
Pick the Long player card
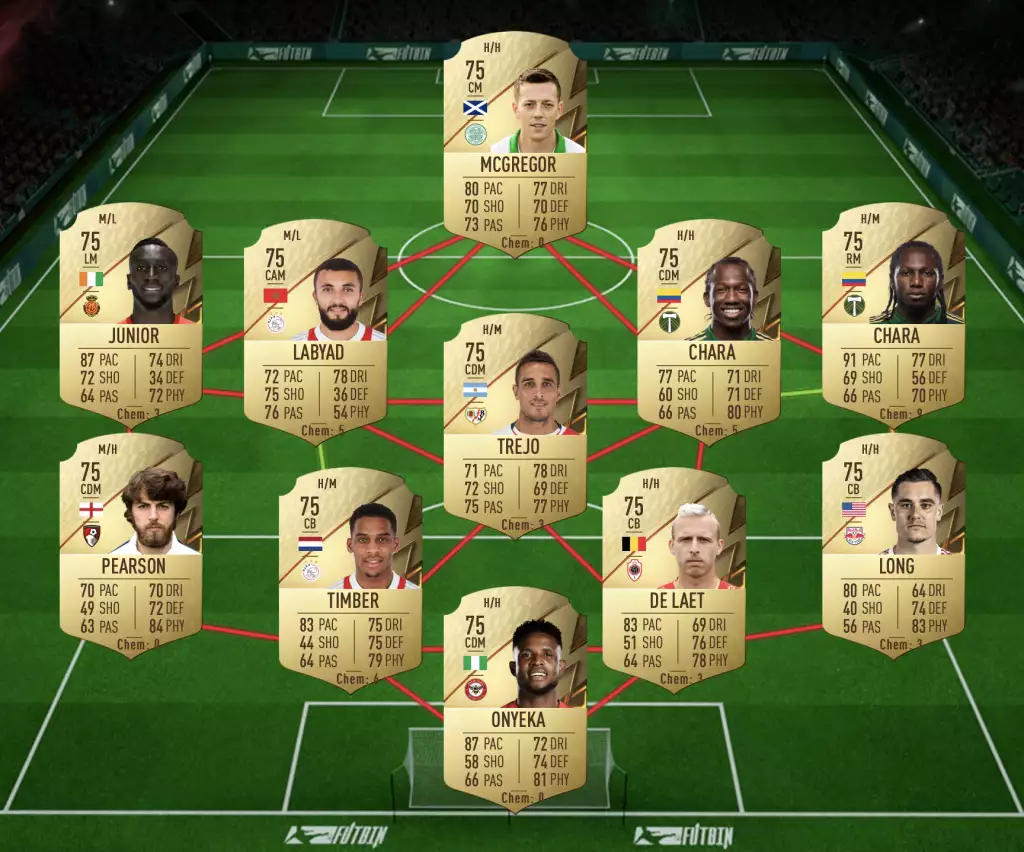pos(893,543)
